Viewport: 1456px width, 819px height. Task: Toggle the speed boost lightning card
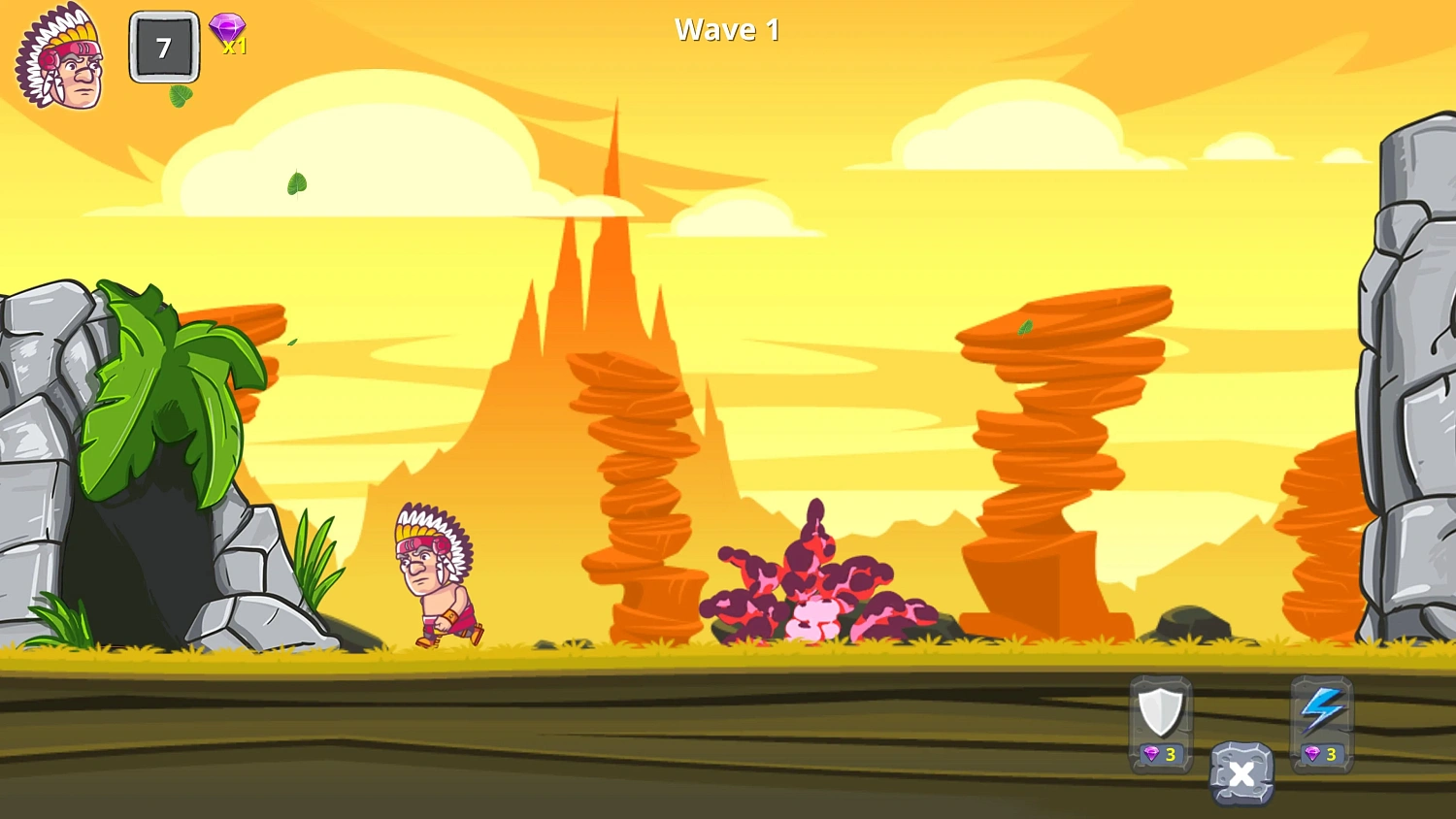click(1320, 723)
